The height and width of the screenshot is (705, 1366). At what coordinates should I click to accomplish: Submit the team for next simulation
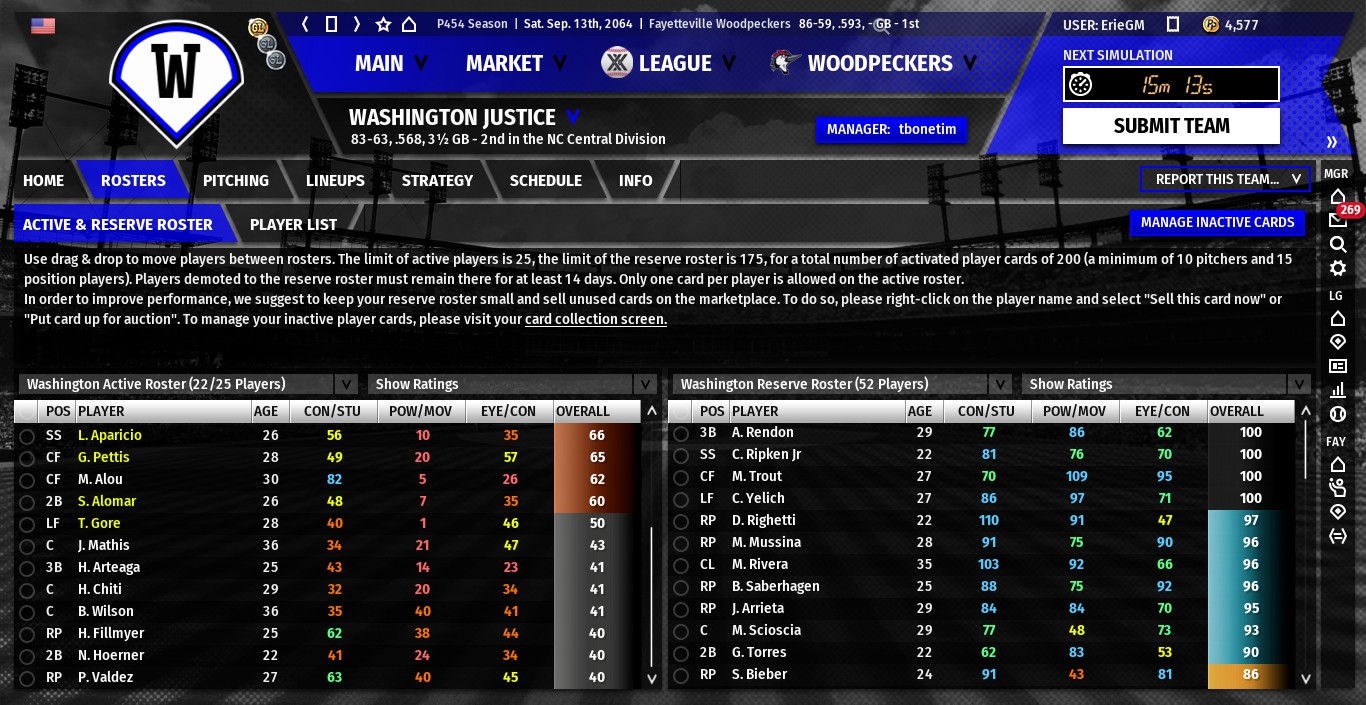coord(1171,126)
